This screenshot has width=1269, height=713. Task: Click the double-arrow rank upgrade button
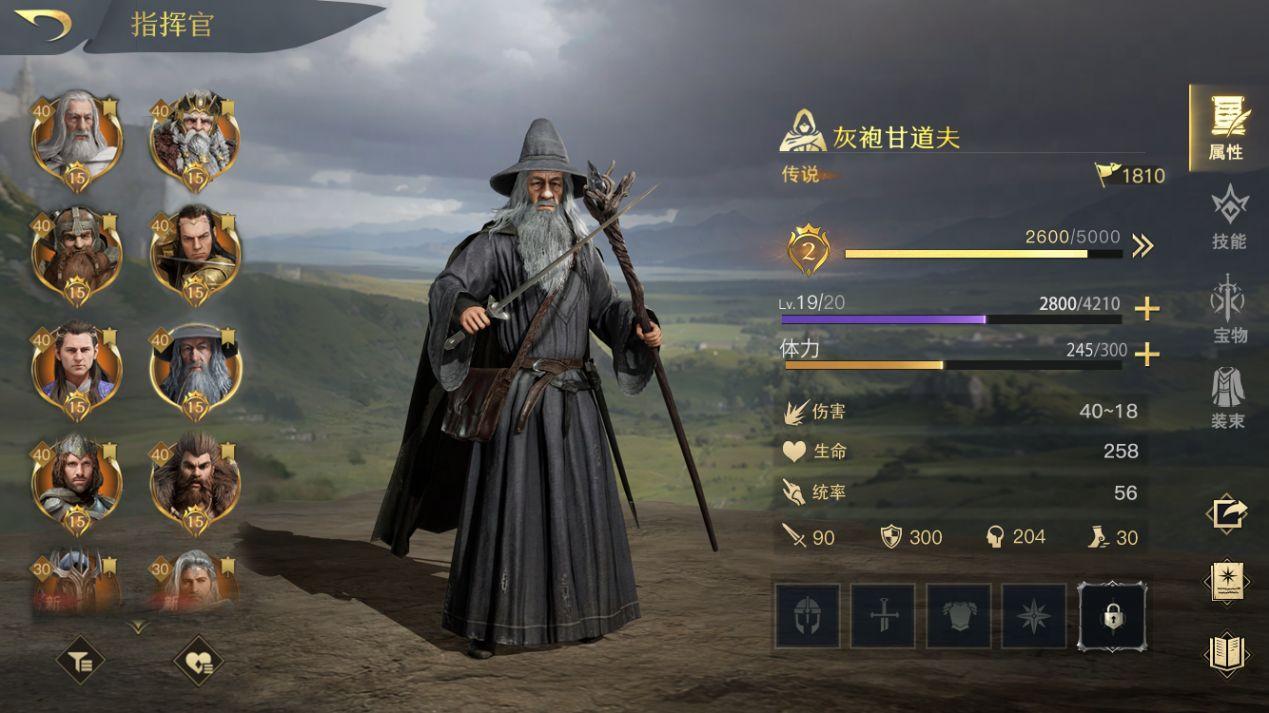1143,246
